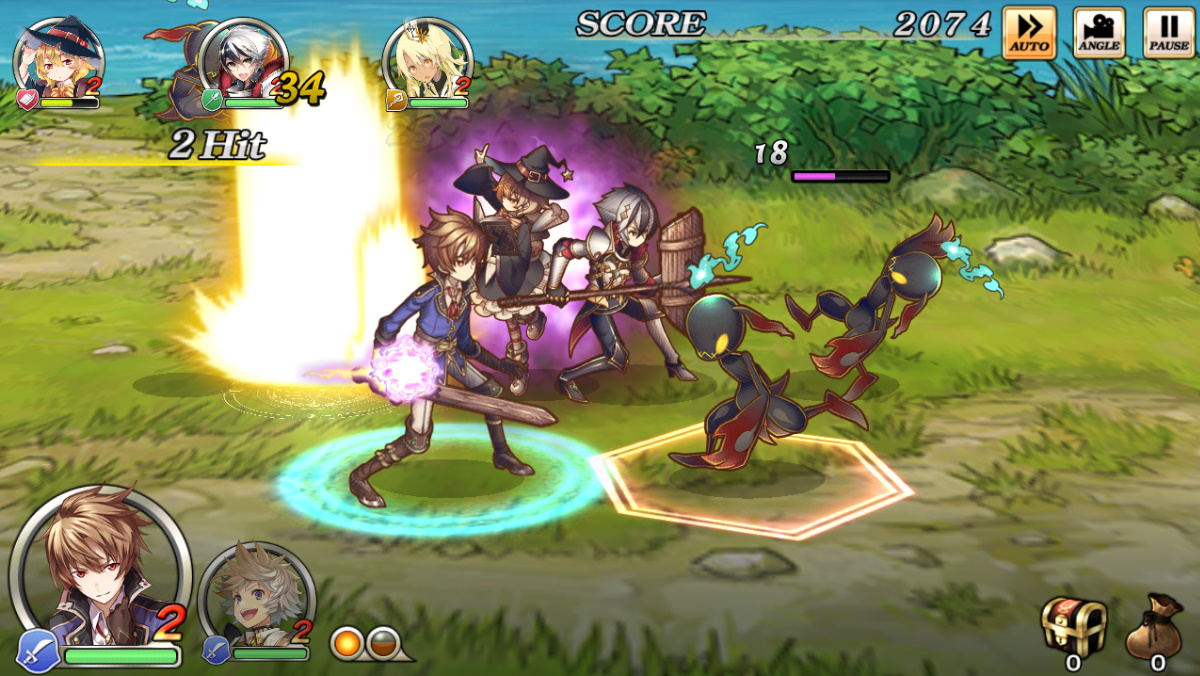
Task: Pause the battle
Action: 1168,32
